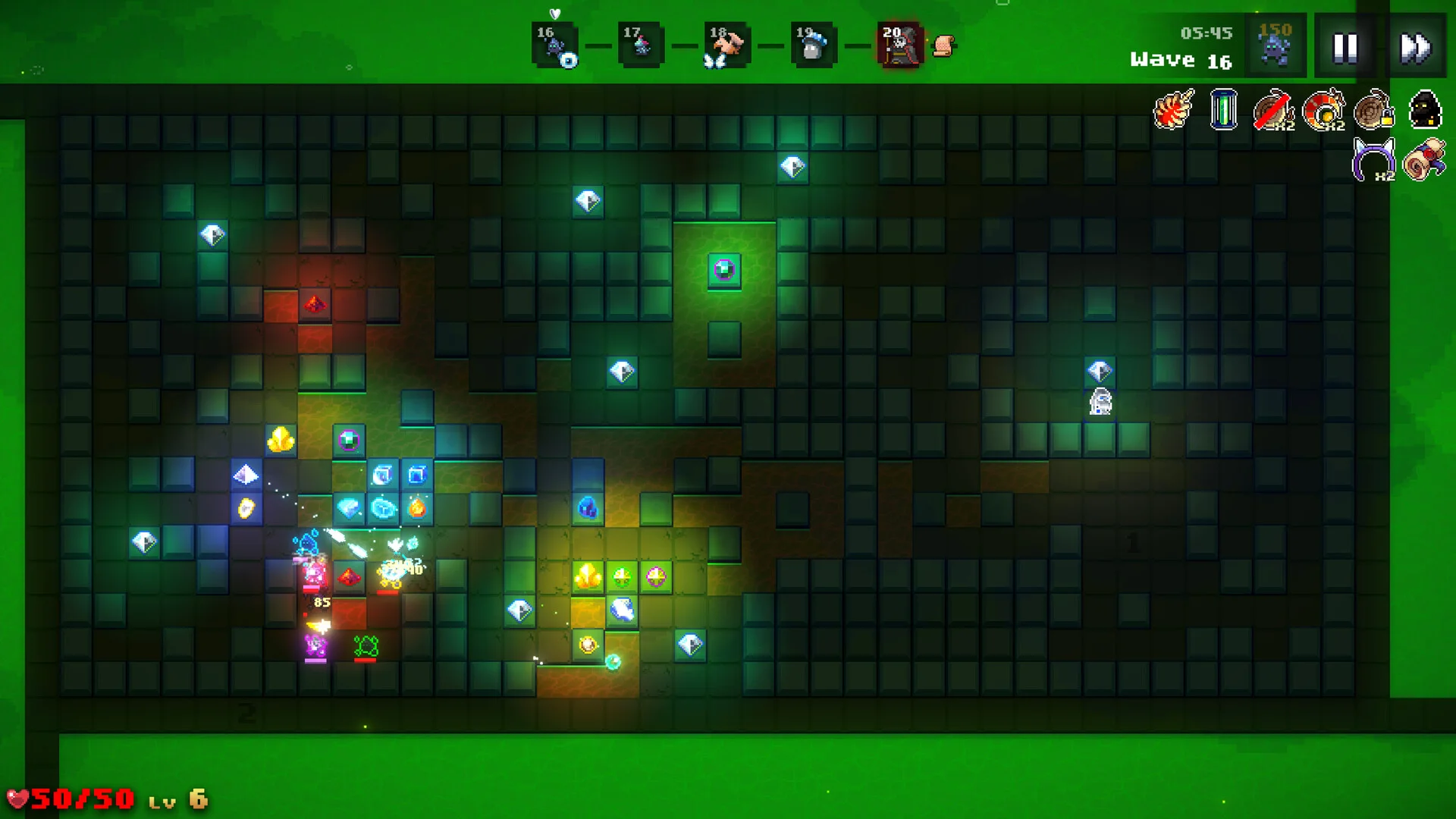Select the wave 18 bird enemy preview

(726, 46)
